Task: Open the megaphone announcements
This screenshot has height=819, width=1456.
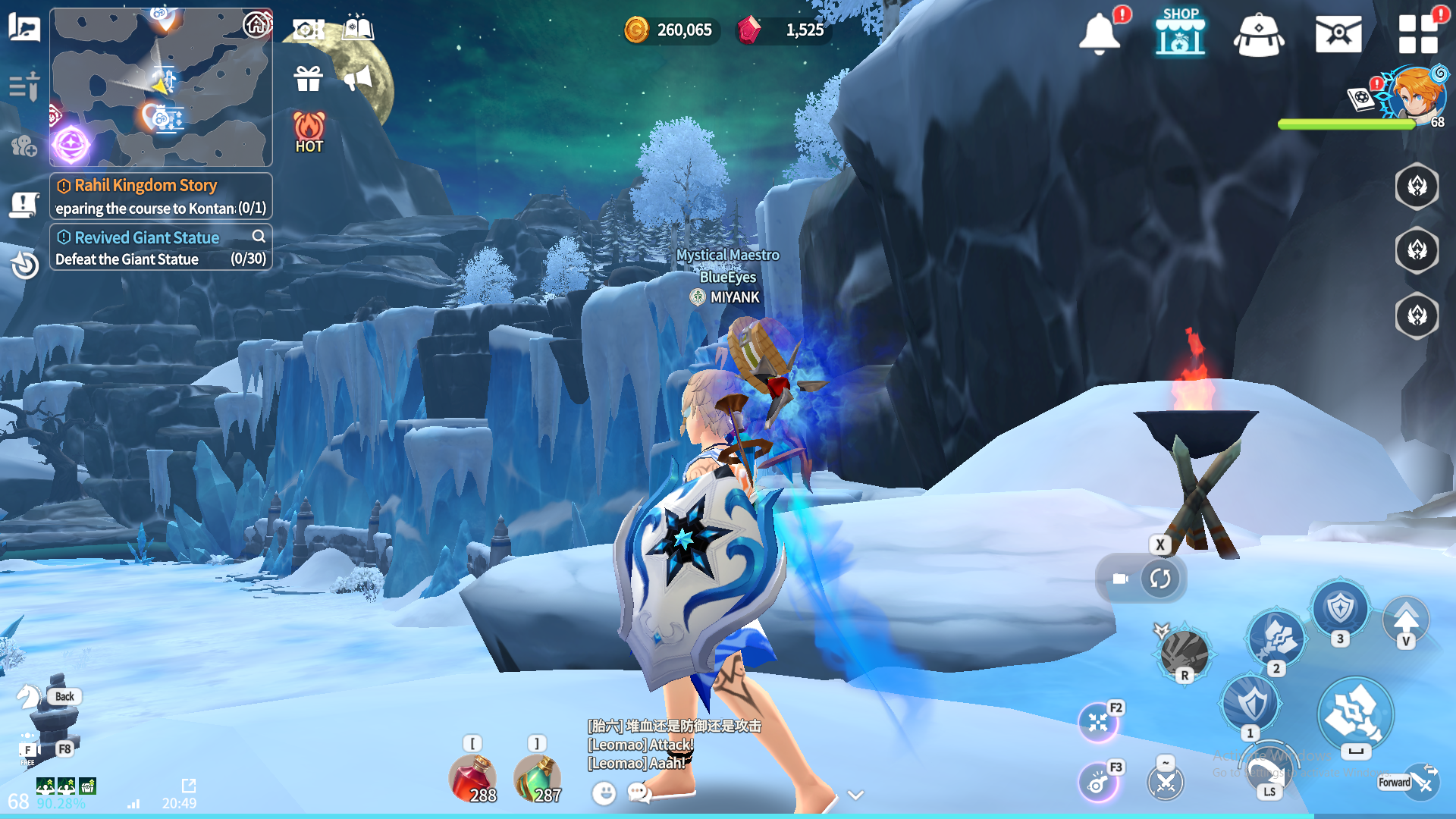Action: click(358, 78)
